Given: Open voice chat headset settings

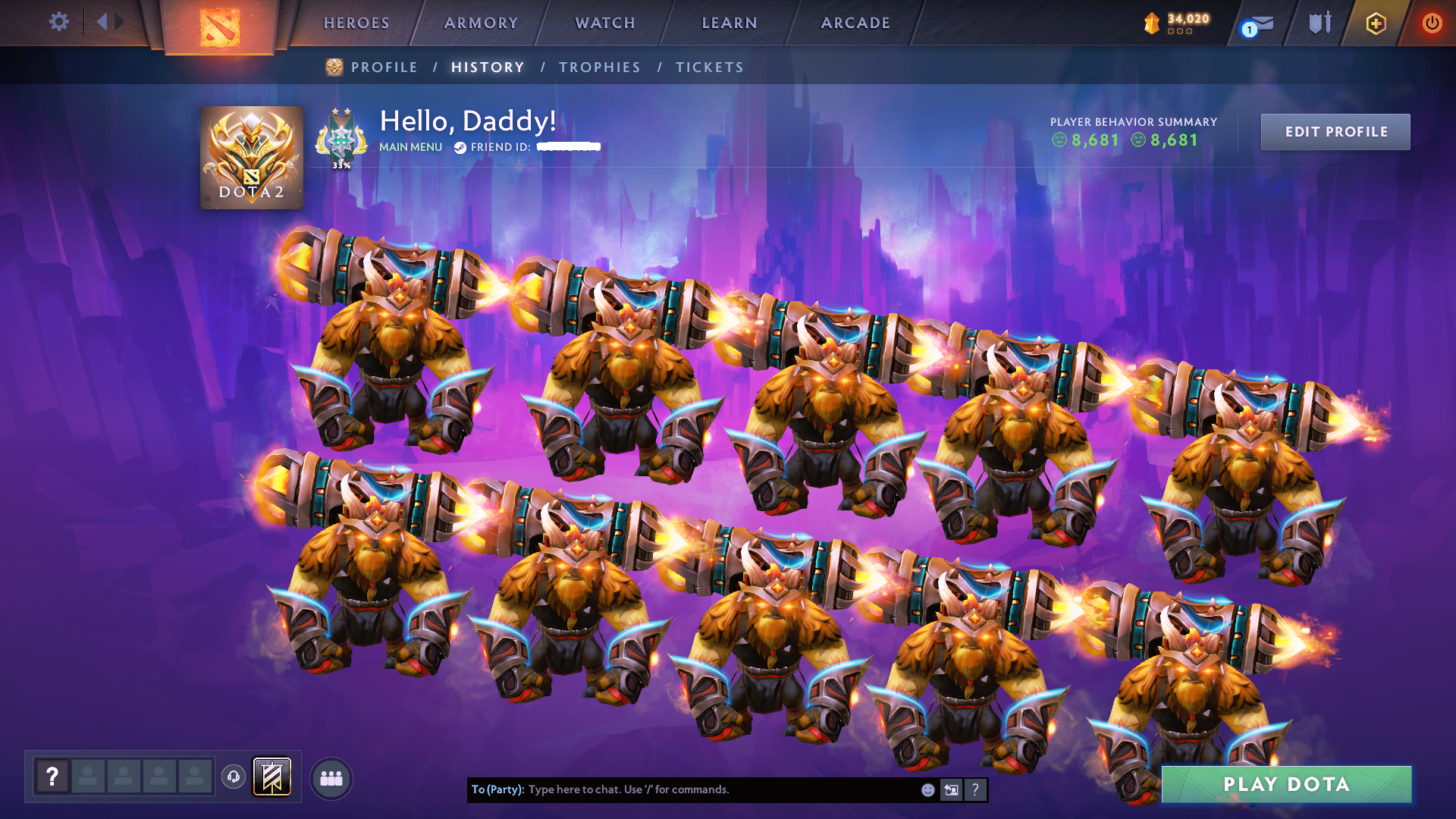Looking at the screenshot, I should pyautogui.click(x=233, y=777).
